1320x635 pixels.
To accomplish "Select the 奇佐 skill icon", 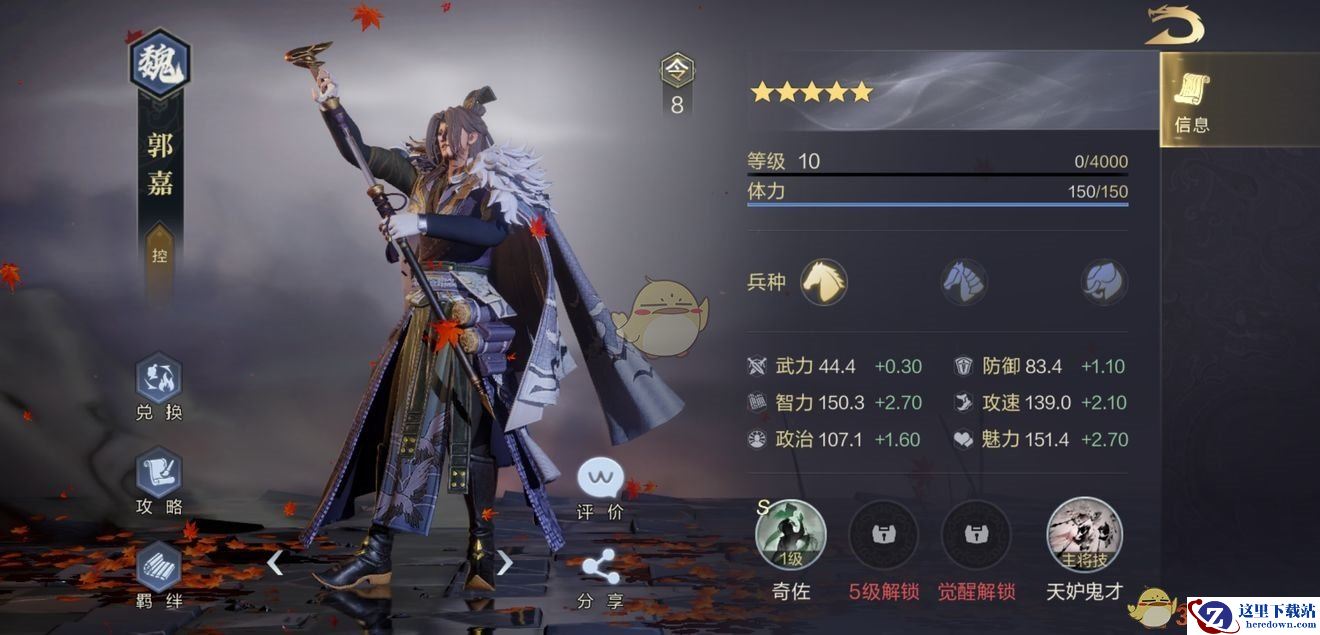I will tap(791, 535).
